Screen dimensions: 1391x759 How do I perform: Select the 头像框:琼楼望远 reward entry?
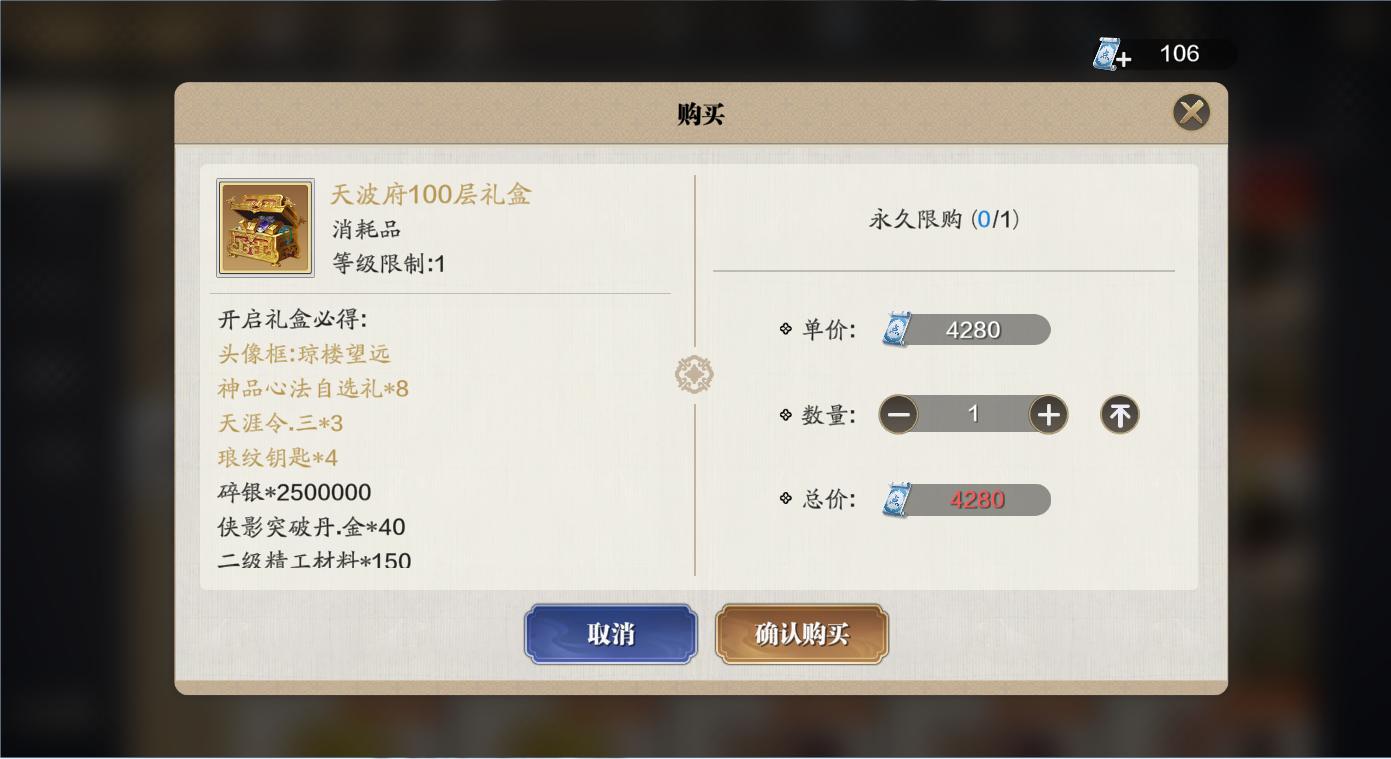306,353
